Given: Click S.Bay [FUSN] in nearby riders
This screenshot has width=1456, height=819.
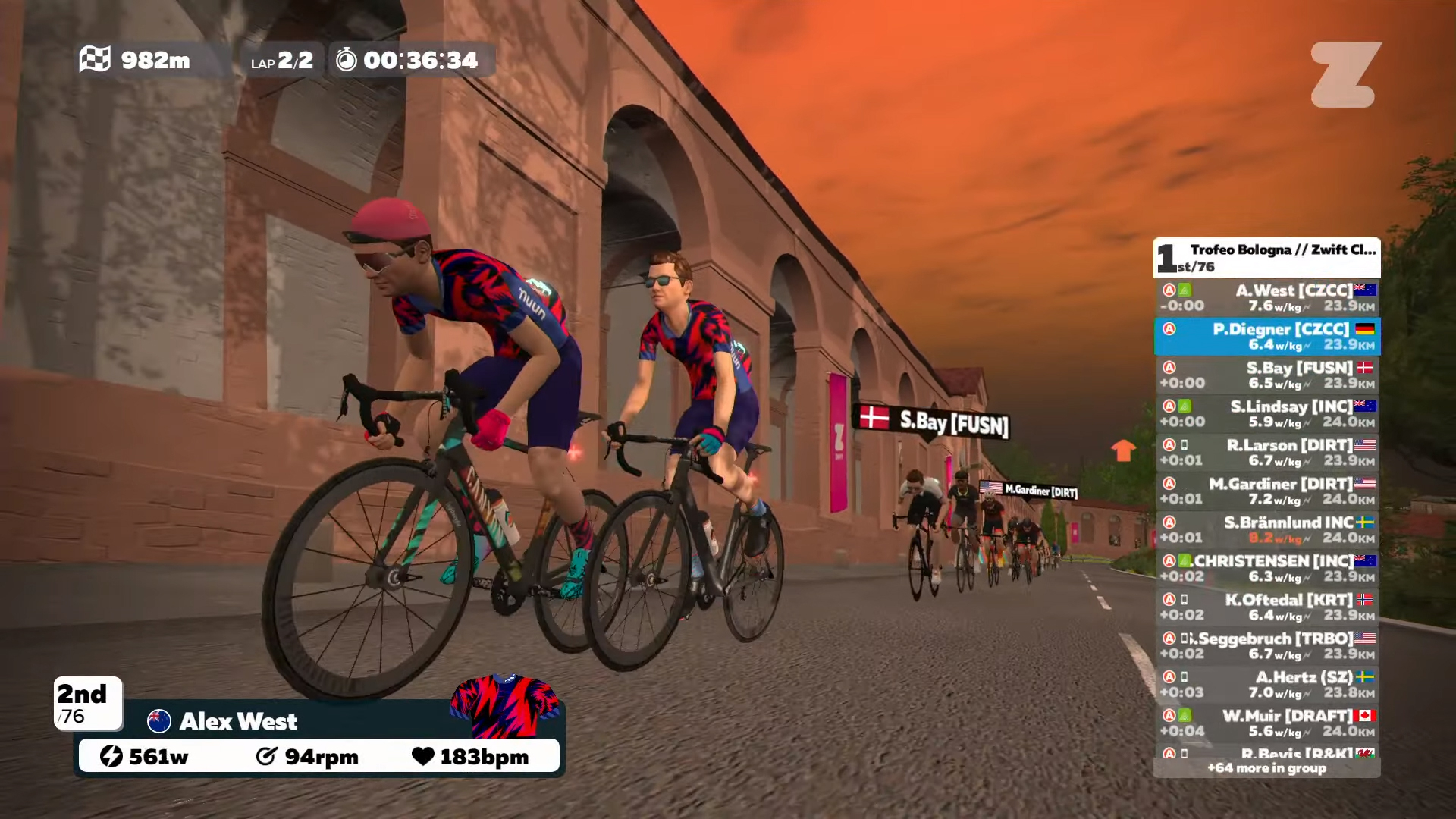Looking at the screenshot, I should tap(1266, 375).
